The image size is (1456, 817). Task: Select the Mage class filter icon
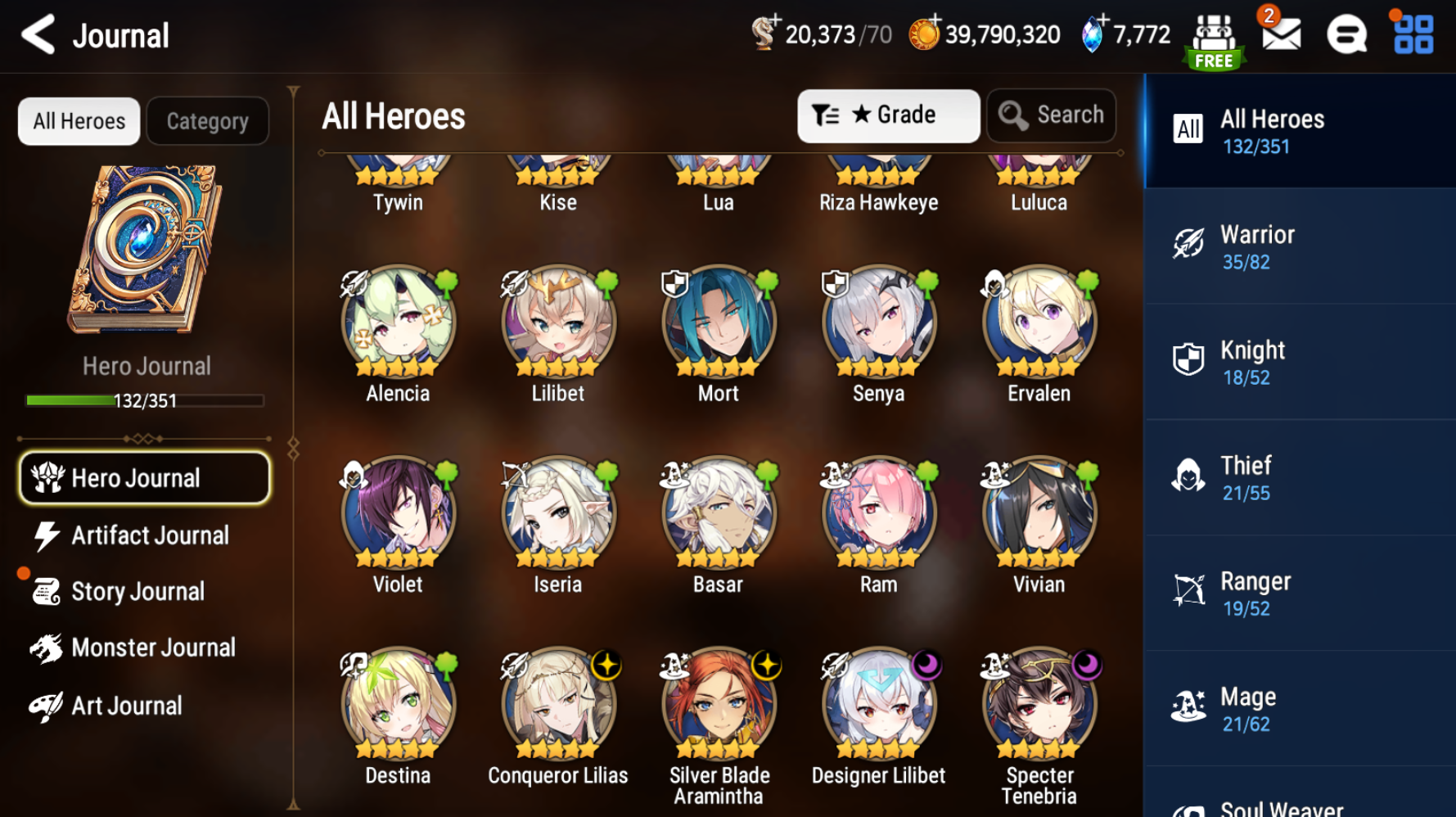pyautogui.click(x=1188, y=704)
